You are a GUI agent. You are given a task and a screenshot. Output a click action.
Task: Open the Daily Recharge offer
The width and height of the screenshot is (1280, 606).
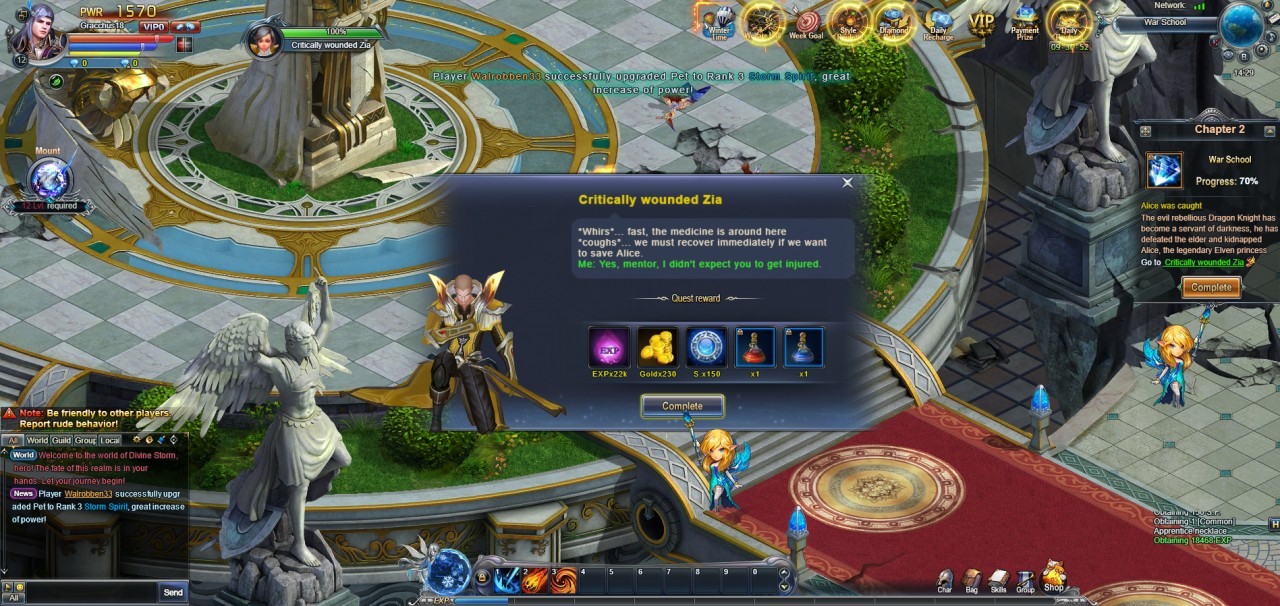939,23
